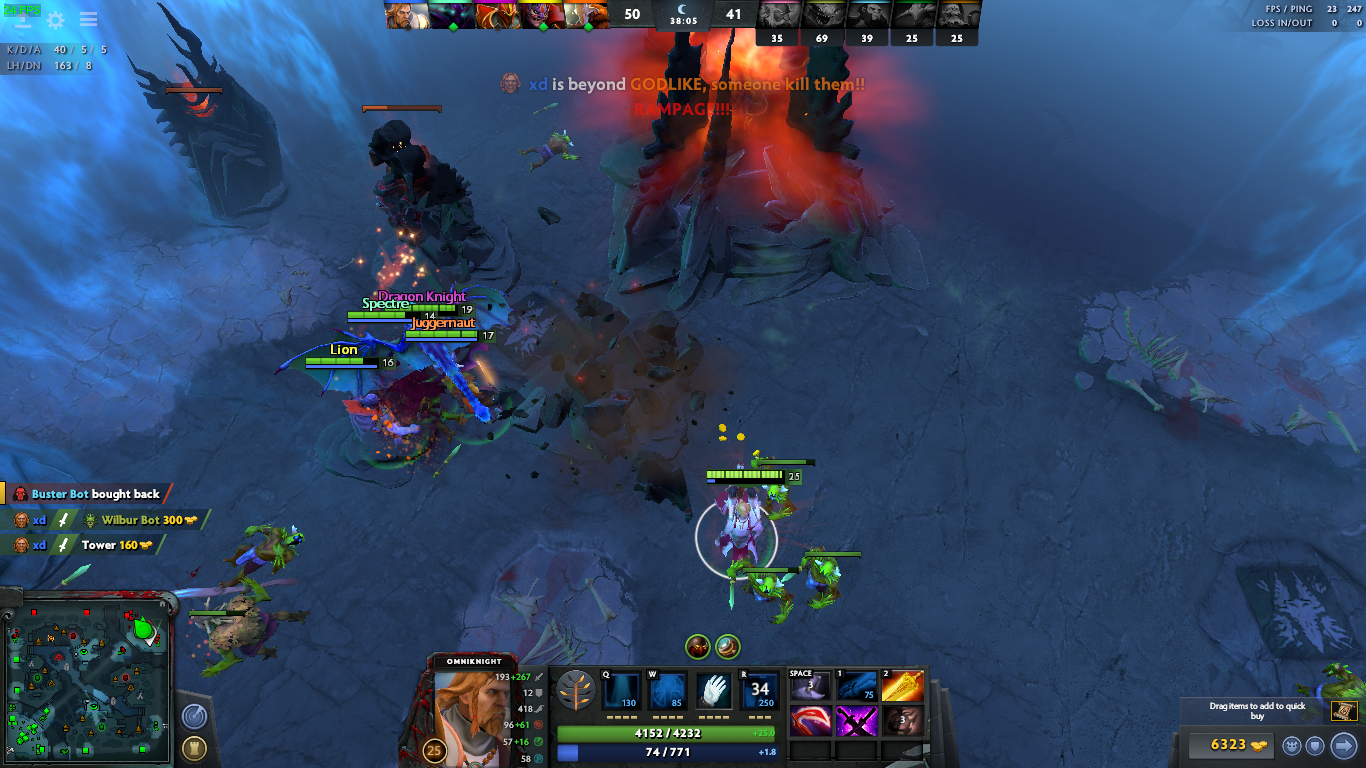Select the white glove ability icon
1366x768 pixels.
tap(713, 691)
